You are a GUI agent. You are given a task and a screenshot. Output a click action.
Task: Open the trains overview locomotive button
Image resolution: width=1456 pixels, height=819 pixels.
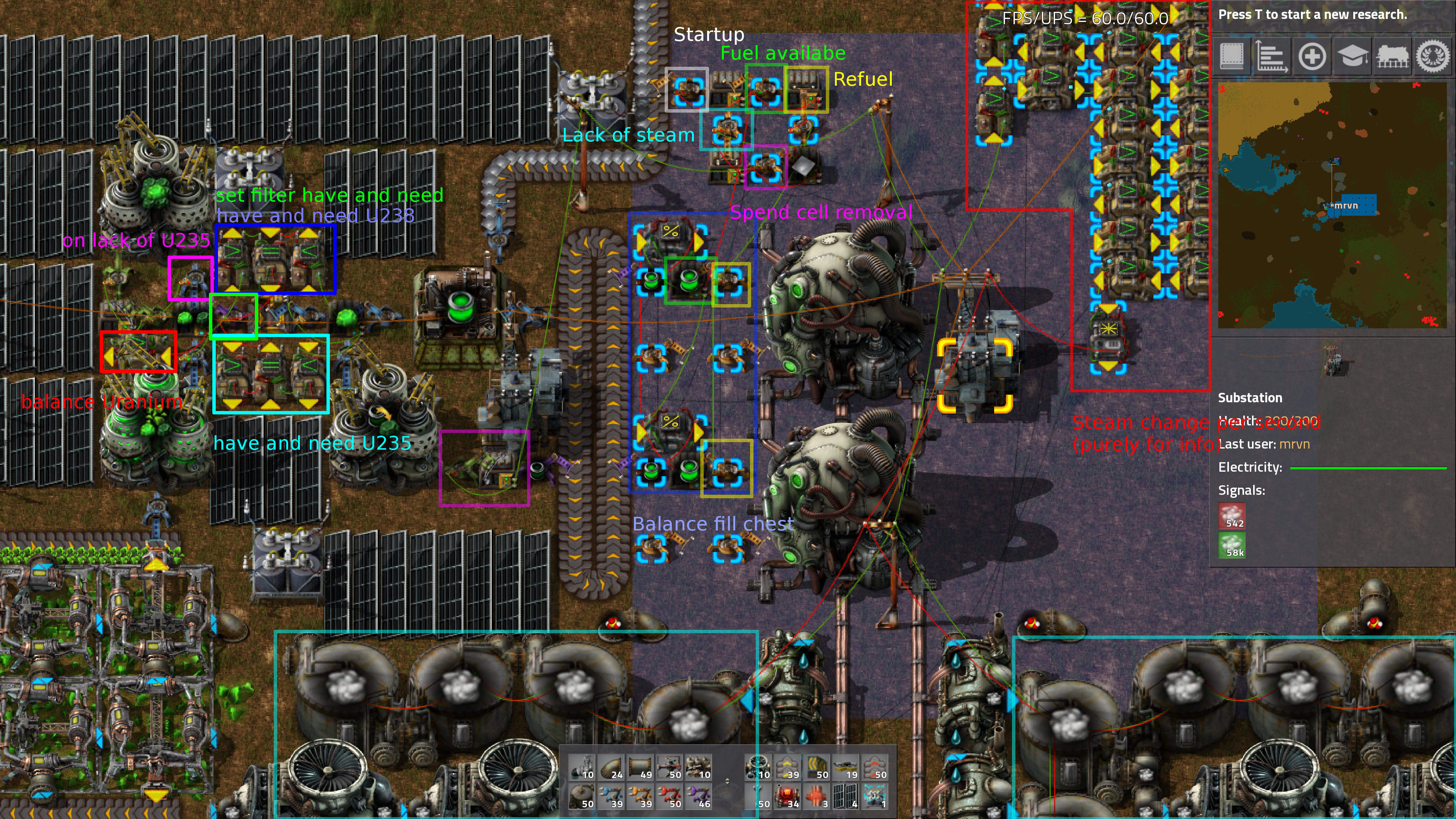tap(1393, 56)
